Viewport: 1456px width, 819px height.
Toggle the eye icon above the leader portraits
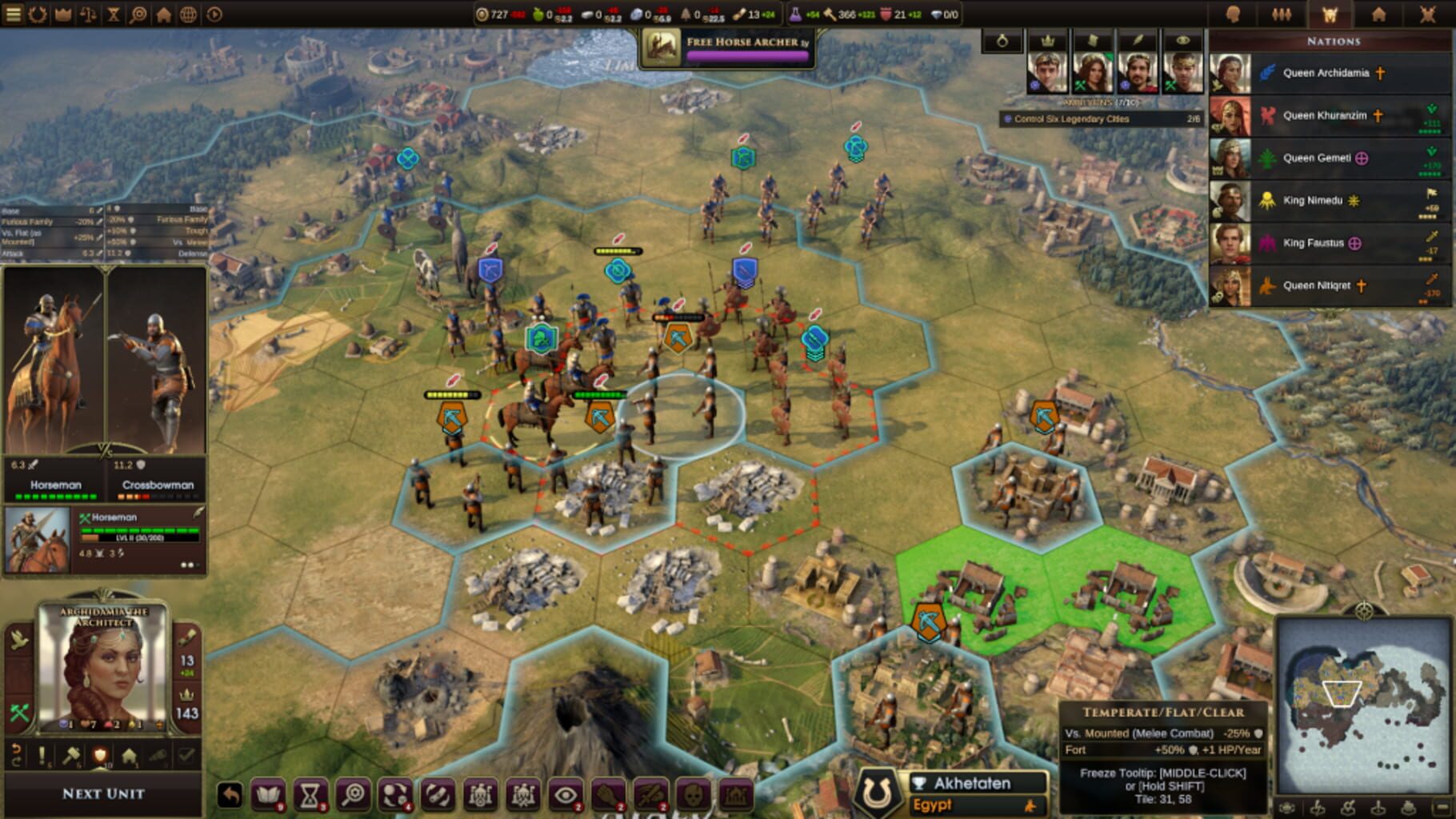(x=1184, y=42)
